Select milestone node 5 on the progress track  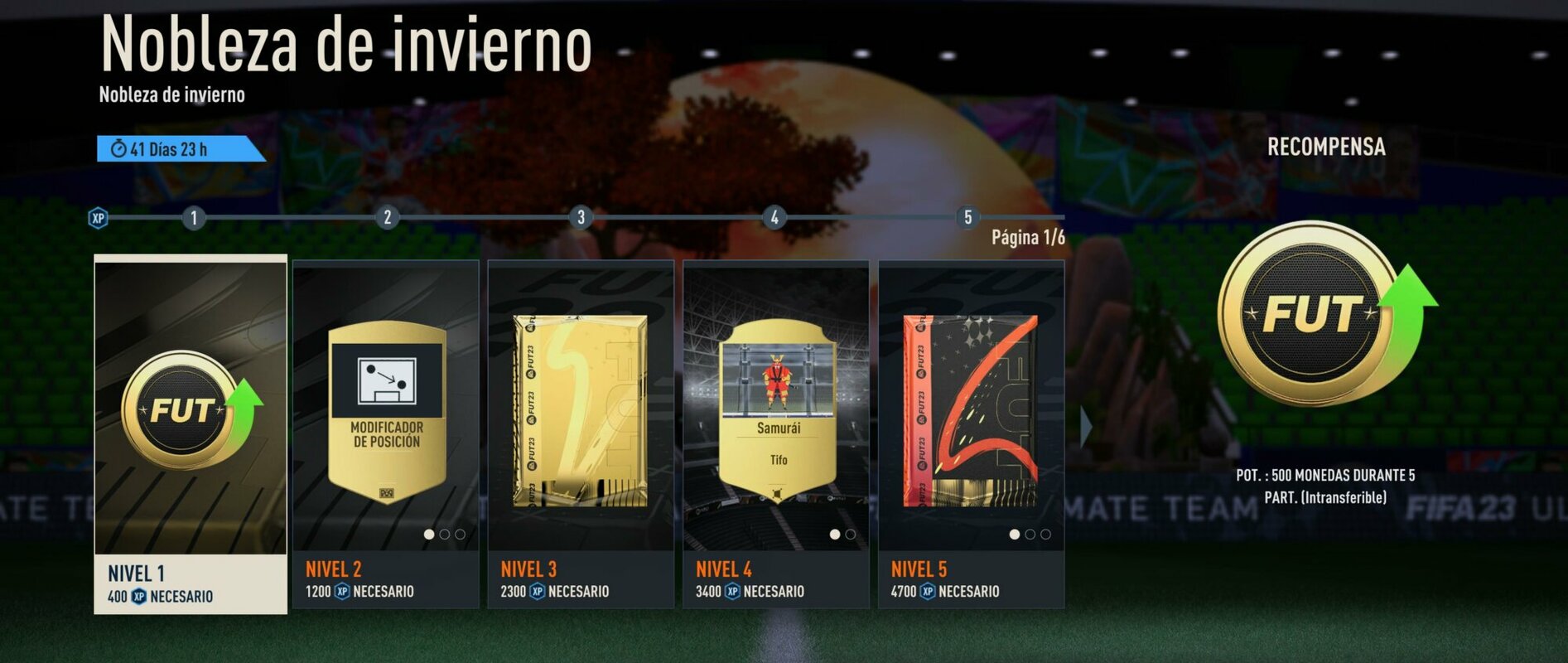tap(967, 216)
